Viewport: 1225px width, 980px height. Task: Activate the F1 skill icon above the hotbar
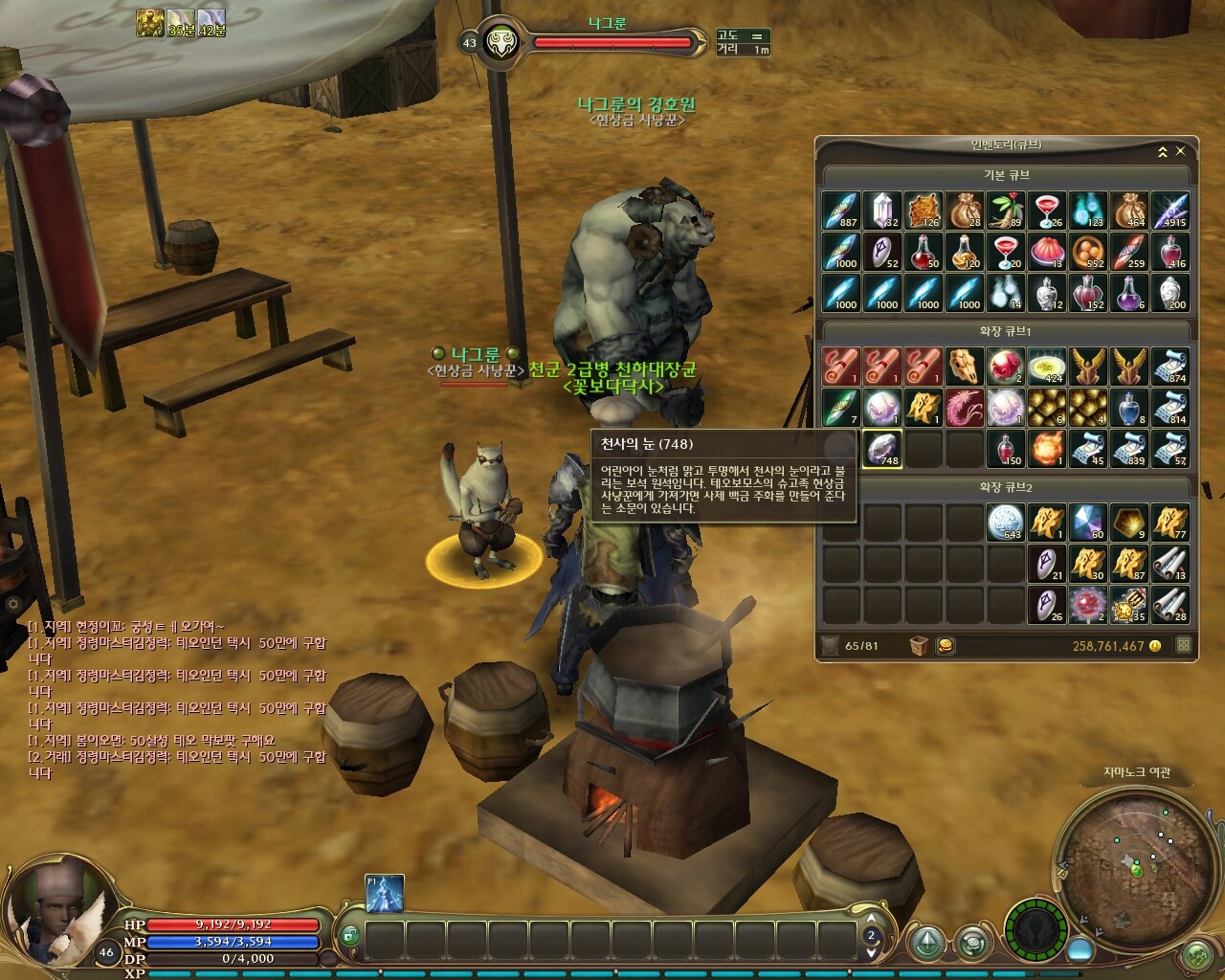(385, 894)
